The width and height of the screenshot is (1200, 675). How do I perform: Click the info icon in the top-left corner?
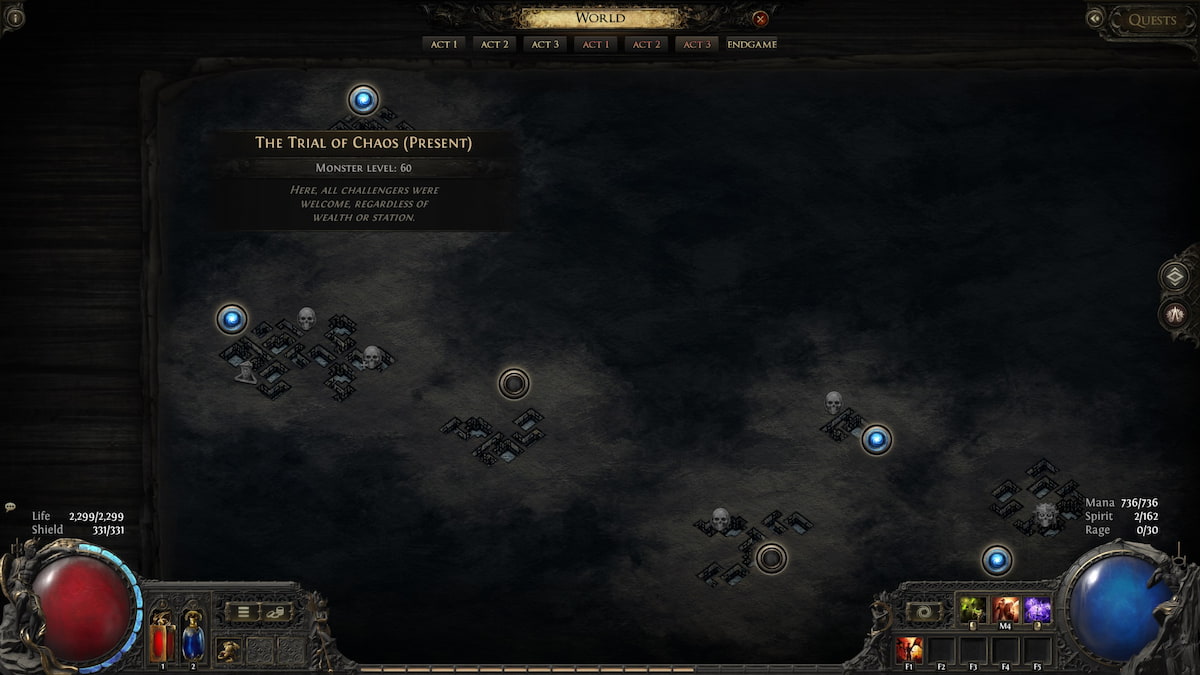tap(12, 16)
